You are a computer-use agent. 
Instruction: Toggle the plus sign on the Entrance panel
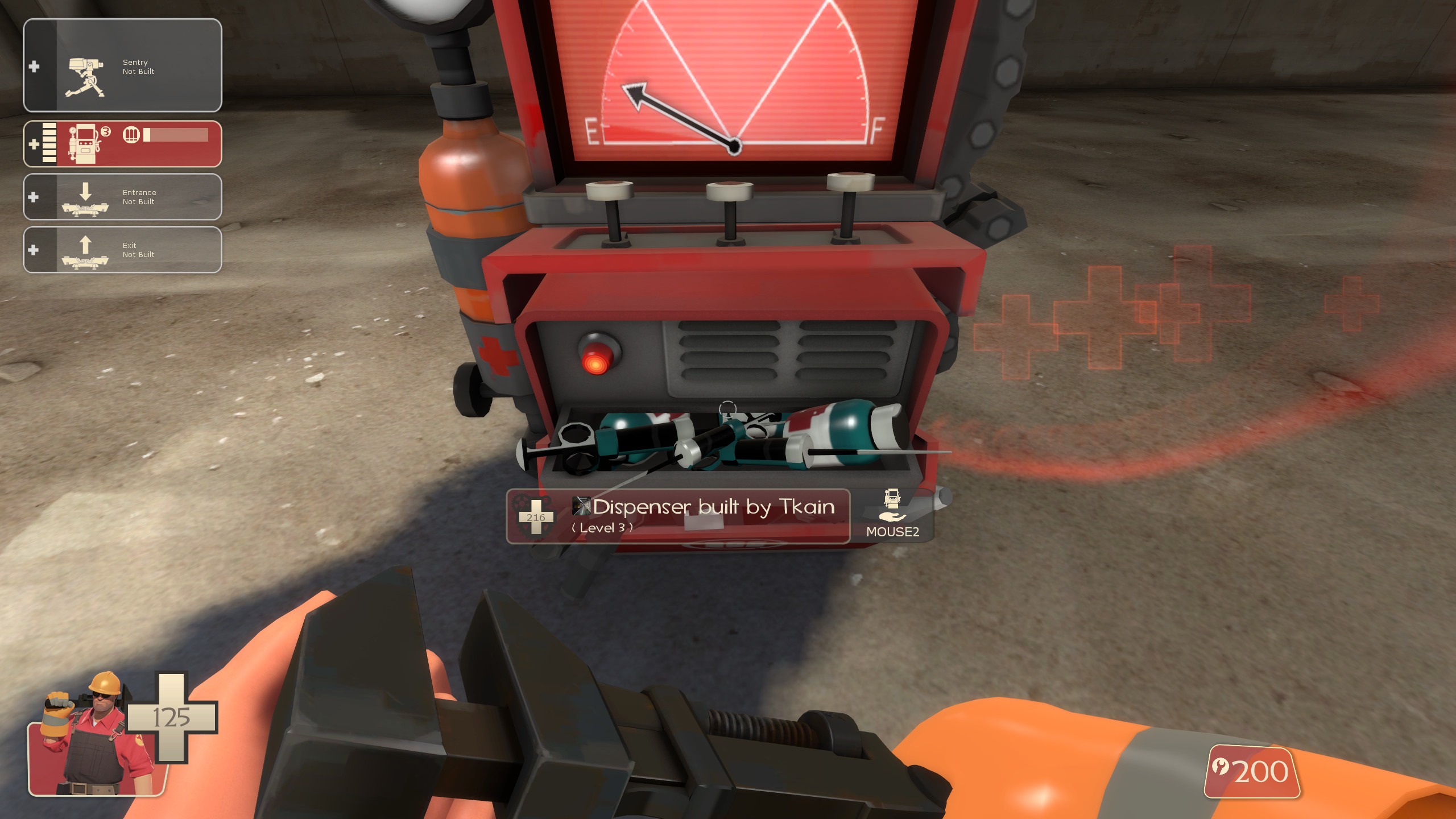[35, 198]
